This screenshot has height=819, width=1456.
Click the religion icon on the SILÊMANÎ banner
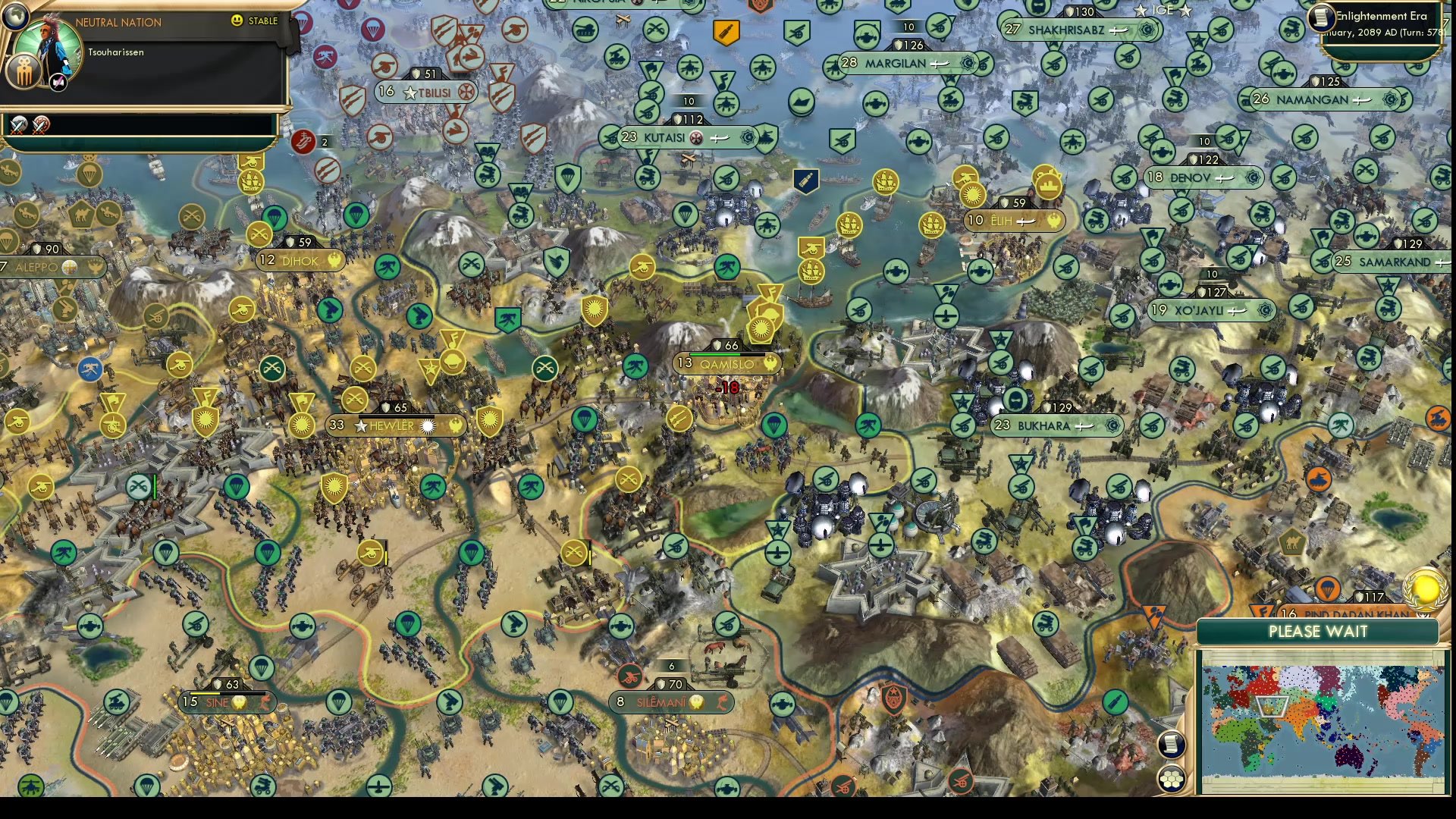click(695, 702)
